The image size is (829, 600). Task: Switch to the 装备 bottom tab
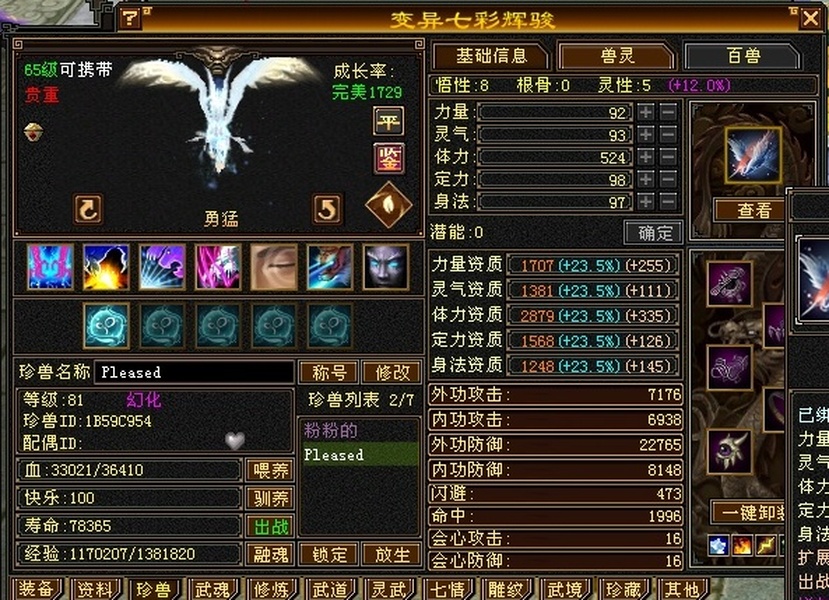35,589
